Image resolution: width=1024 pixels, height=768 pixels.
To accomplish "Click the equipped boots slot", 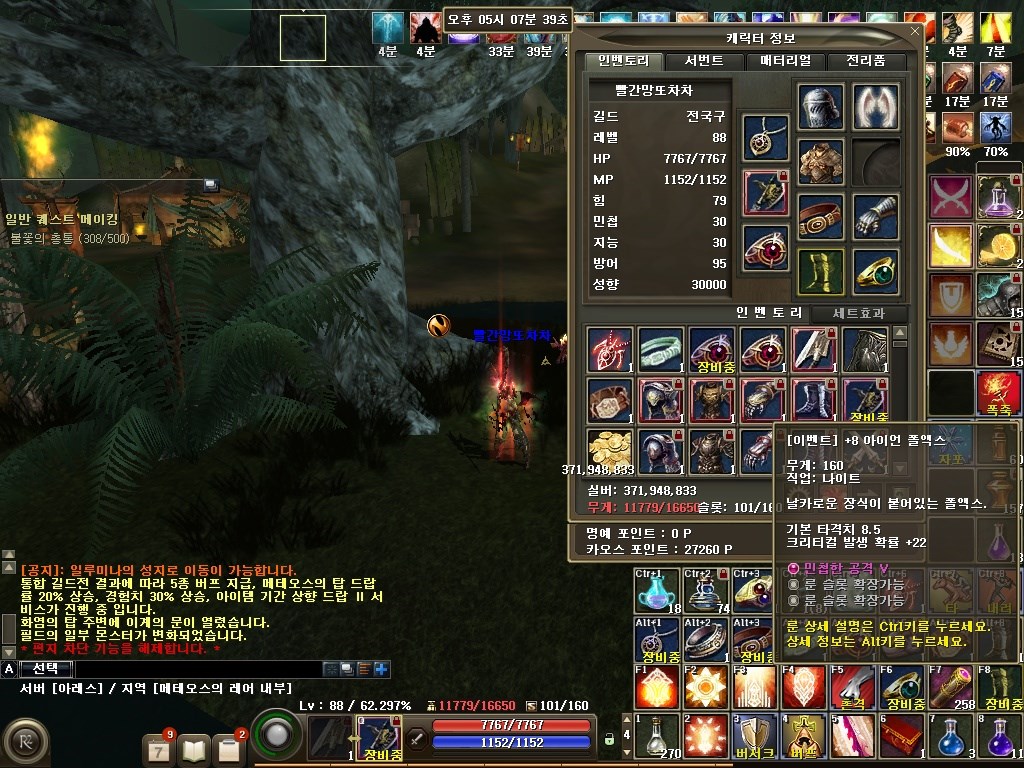I will point(821,272).
